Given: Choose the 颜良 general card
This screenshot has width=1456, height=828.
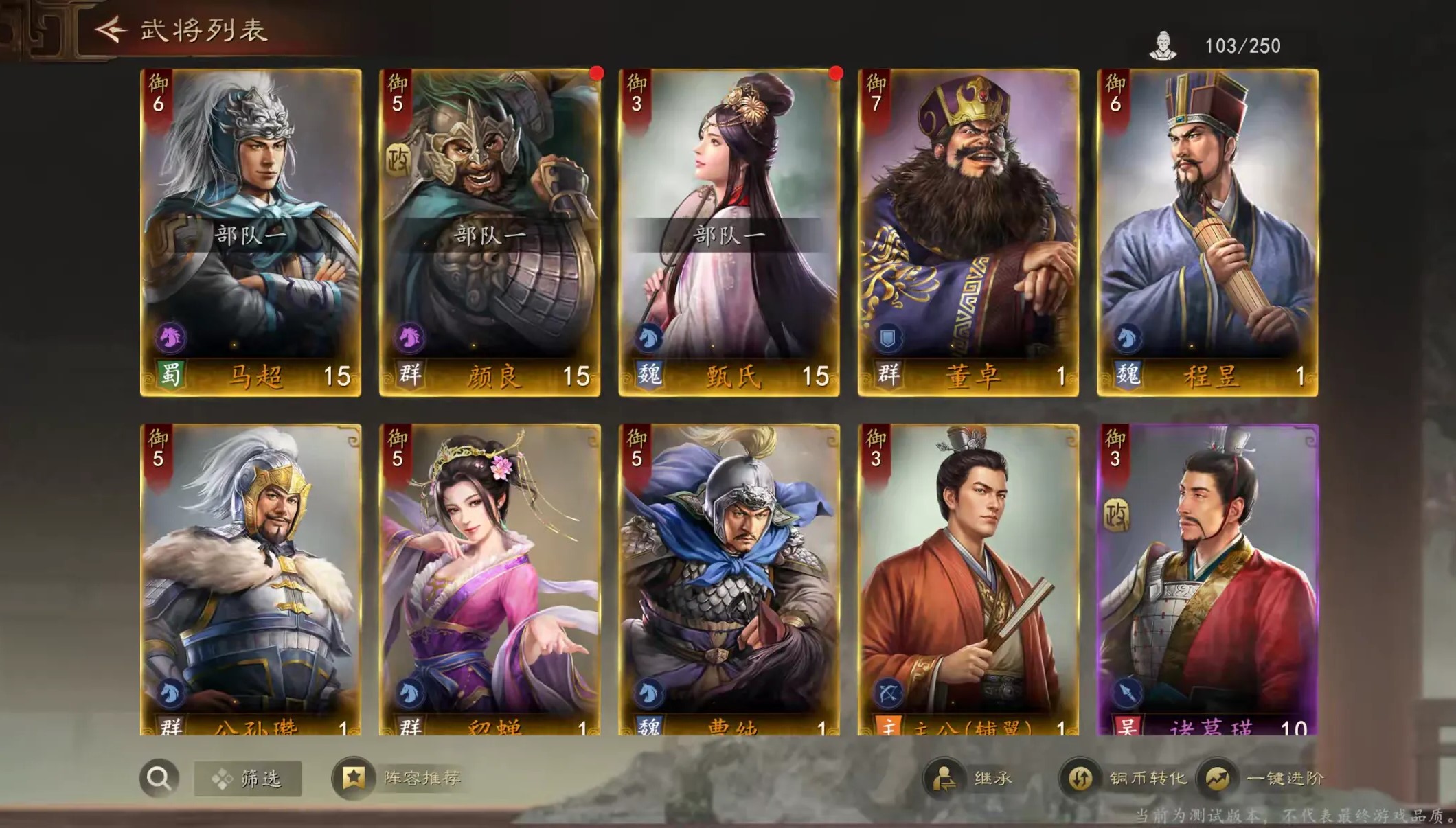Looking at the screenshot, I should pyautogui.click(x=490, y=232).
